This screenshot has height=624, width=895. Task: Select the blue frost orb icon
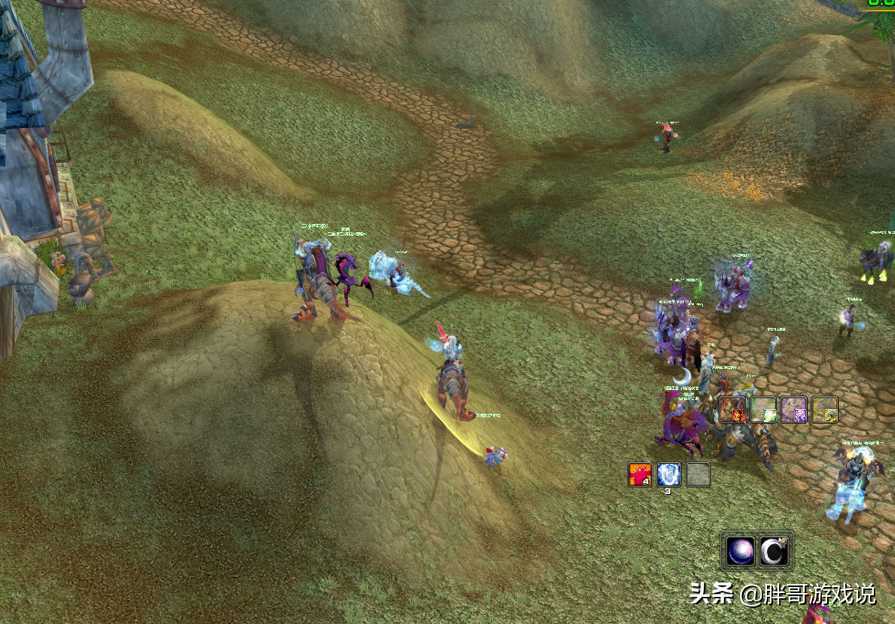(669, 474)
